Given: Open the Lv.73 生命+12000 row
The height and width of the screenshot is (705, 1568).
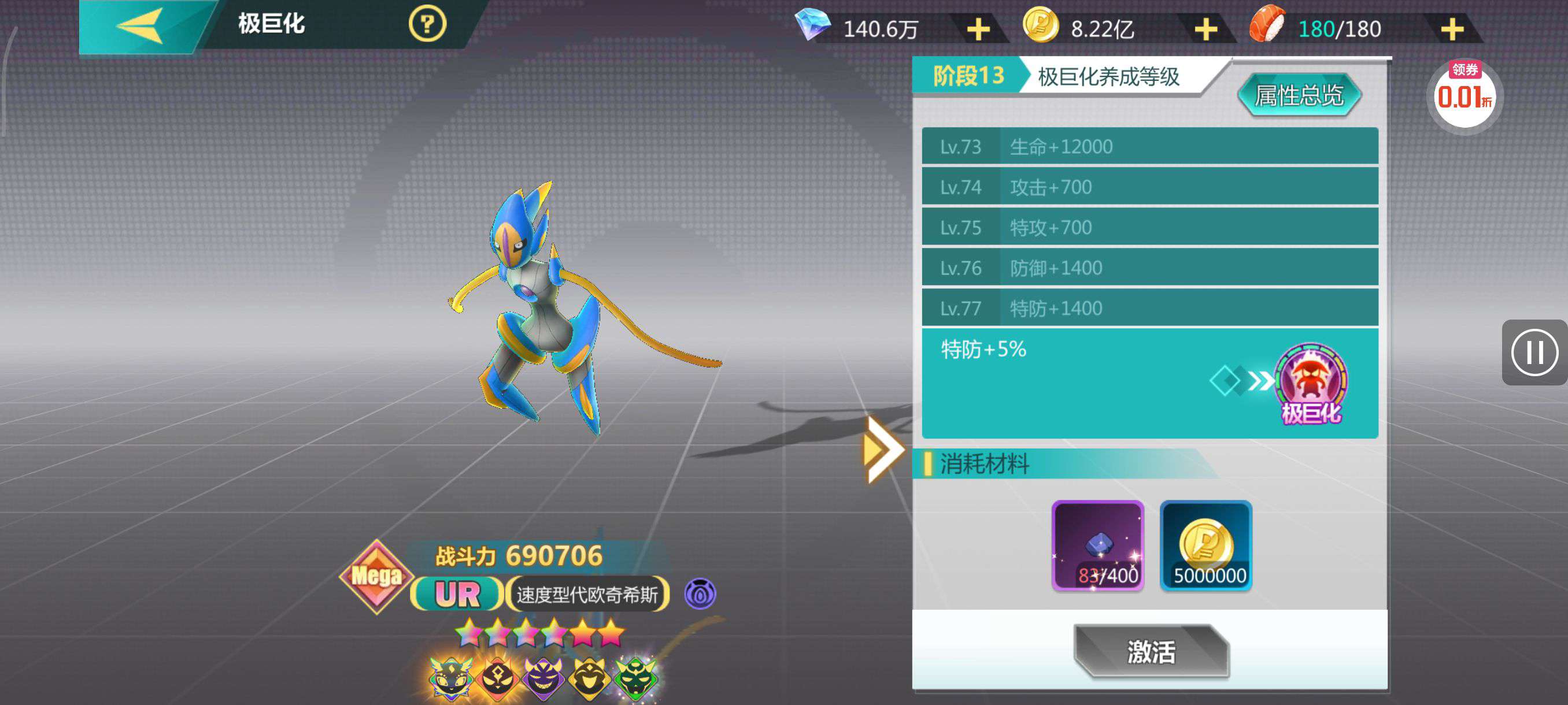Looking at the screenshot, I should pos(1149,147).
